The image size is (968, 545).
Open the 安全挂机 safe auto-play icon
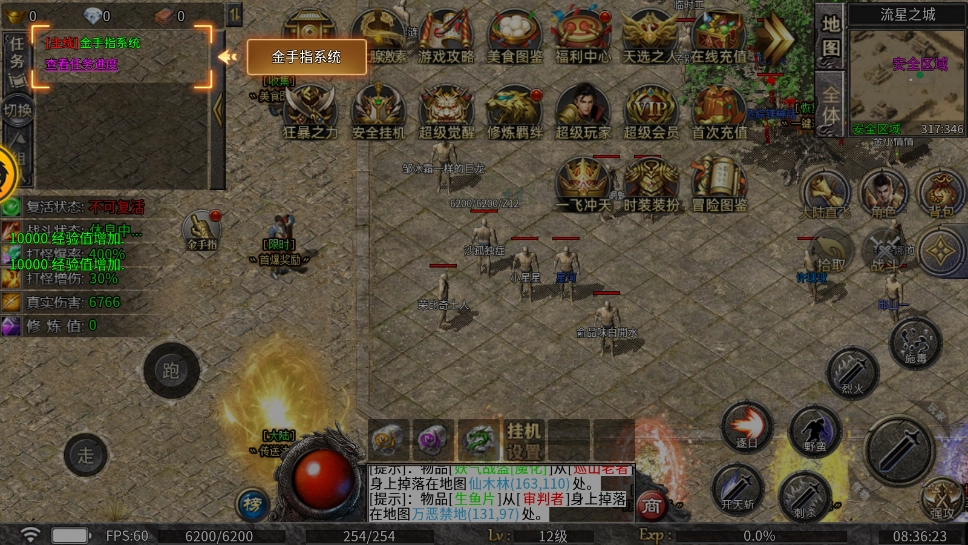(379, 111)
